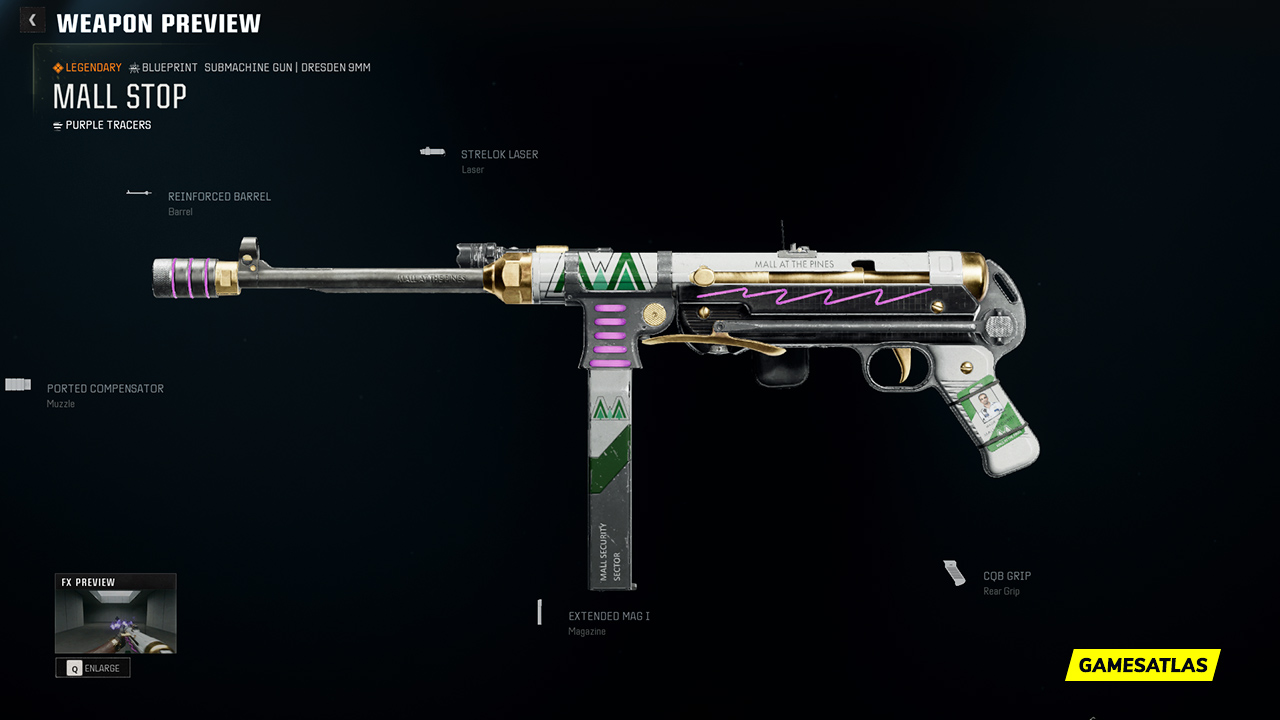
Task: Select the Ported Compensator muzzle
Action: 104,389
